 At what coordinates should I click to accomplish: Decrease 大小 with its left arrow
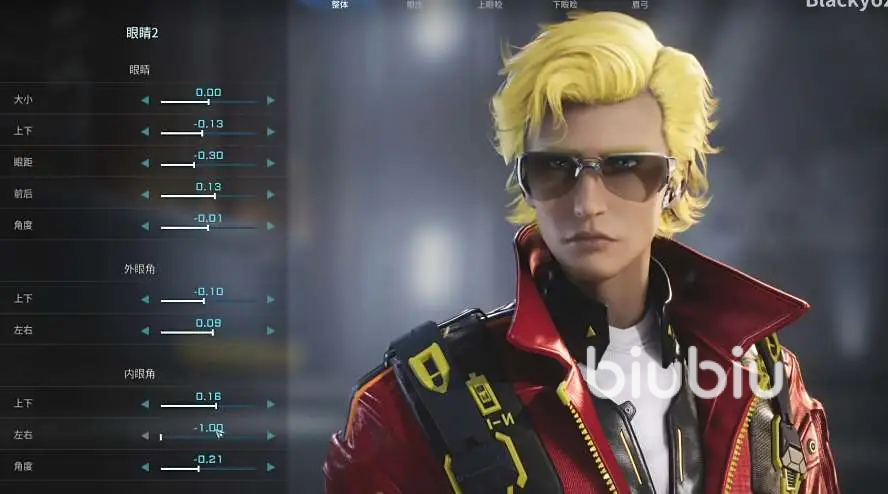pos(145,100)
